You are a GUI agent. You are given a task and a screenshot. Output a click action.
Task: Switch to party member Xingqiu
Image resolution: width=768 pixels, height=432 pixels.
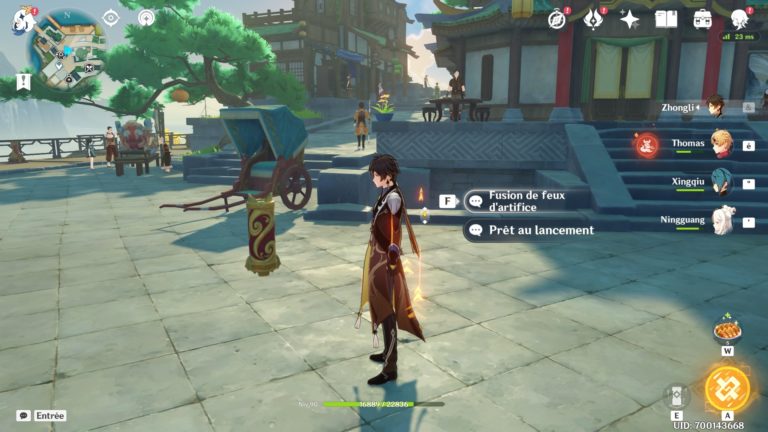coord(720,182)
